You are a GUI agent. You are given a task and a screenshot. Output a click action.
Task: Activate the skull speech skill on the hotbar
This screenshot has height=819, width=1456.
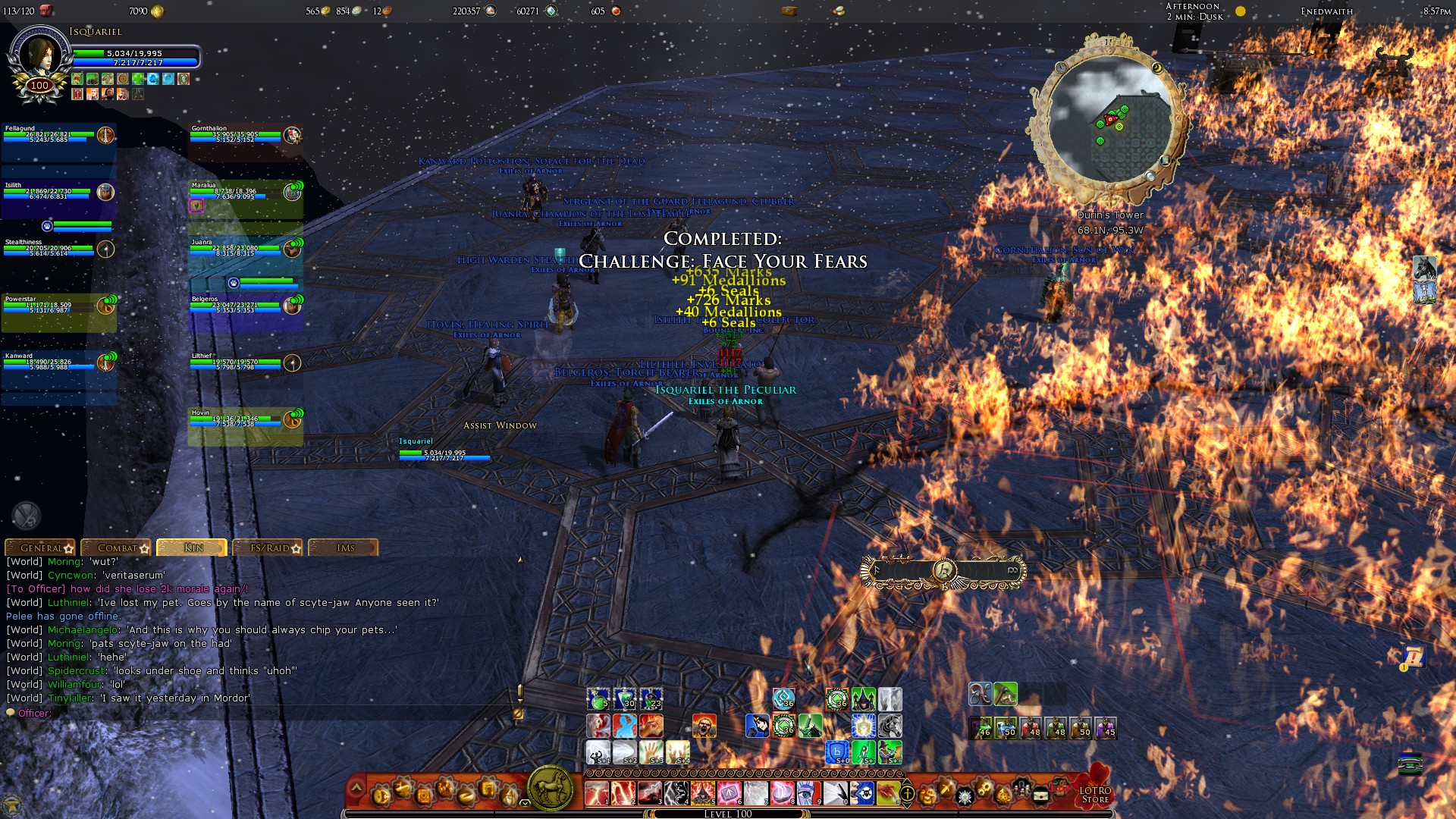coord(861,793)
